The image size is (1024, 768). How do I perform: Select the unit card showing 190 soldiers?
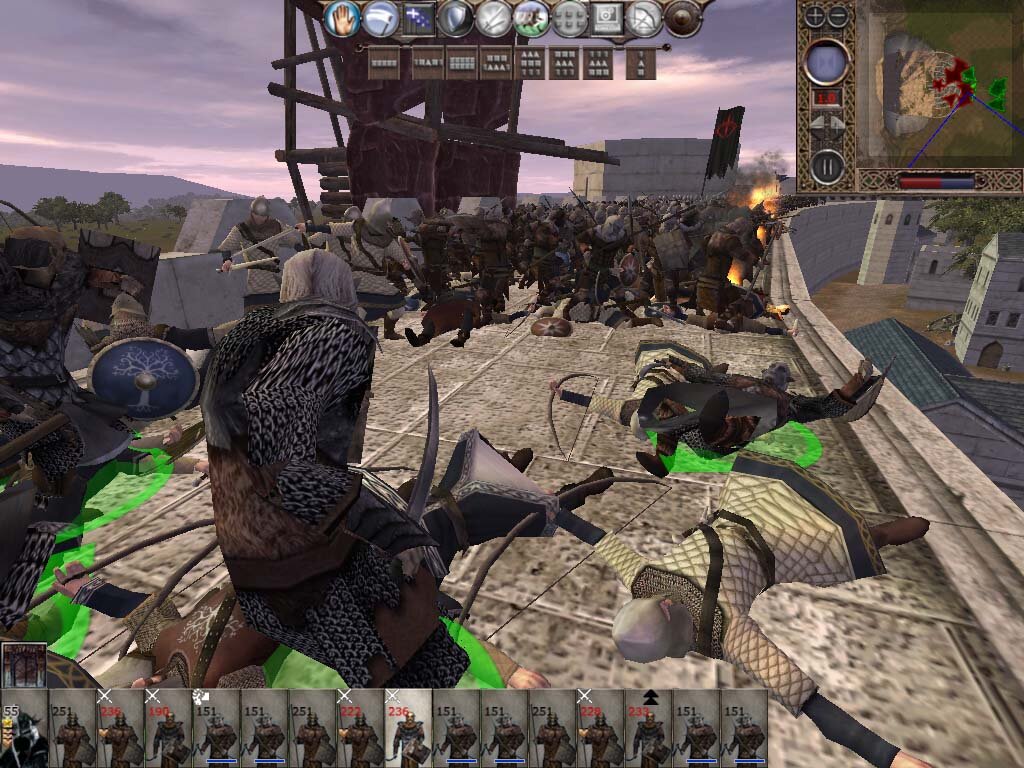[168, 732]
